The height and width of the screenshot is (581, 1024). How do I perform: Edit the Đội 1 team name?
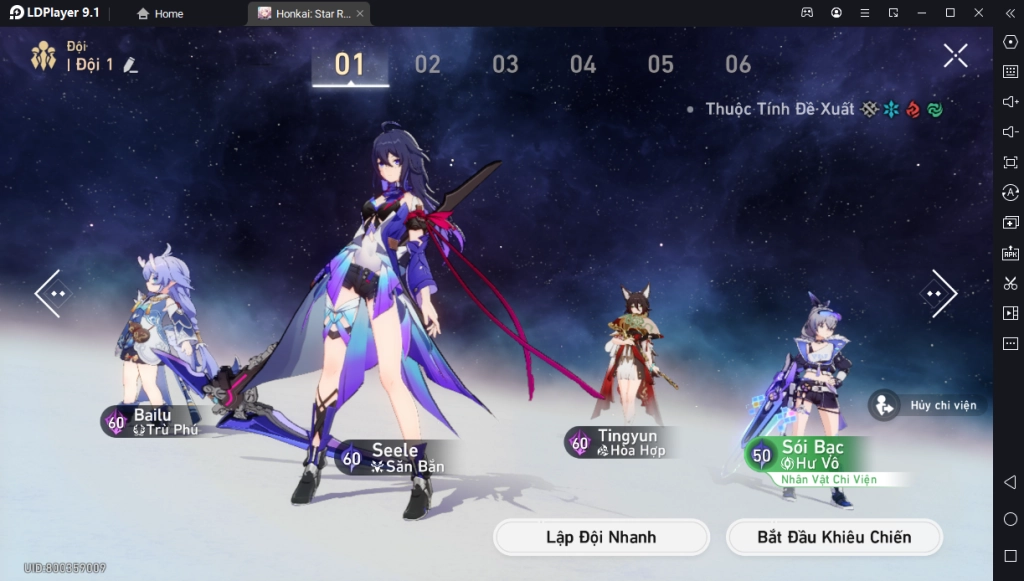coord(130,65)
